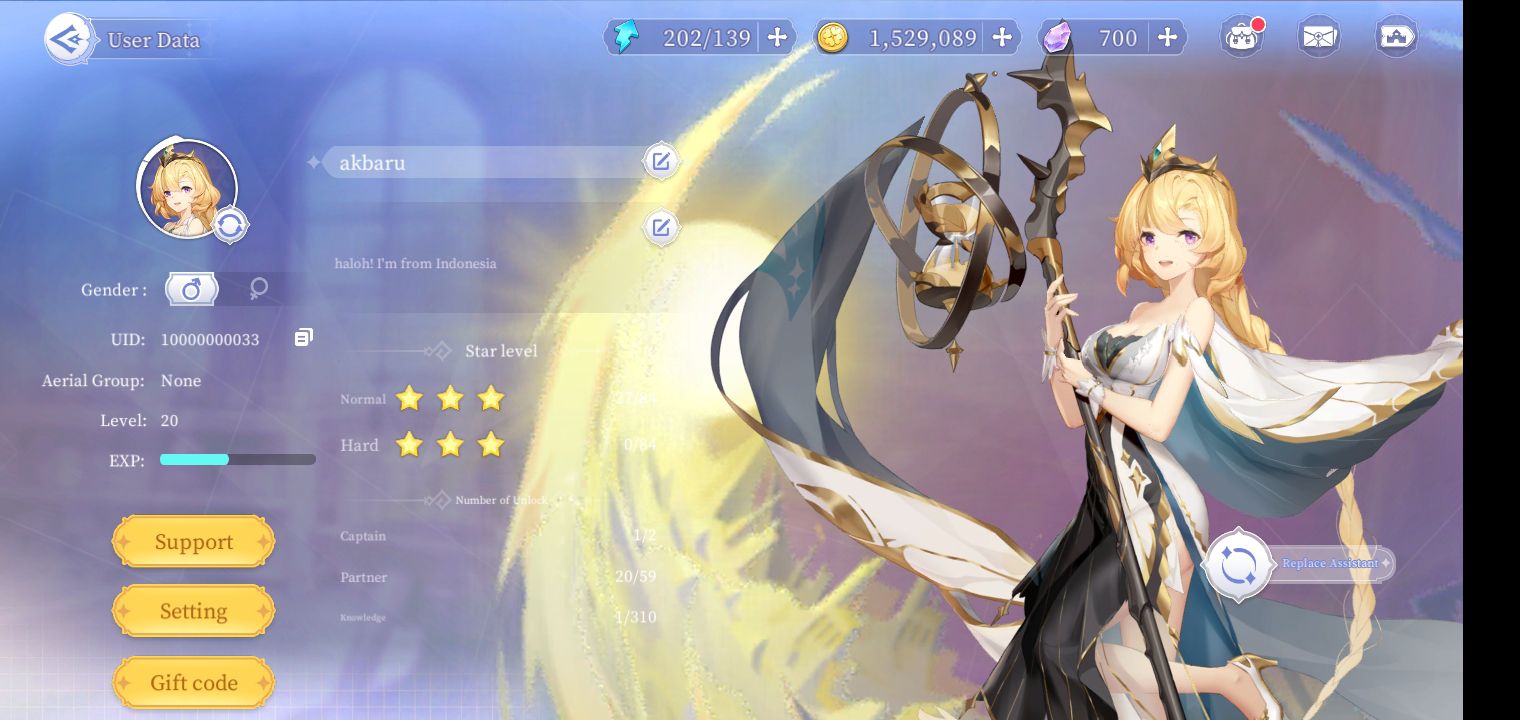Go back using the User Data arrow
The width and height of the screenshot is (1520, 720).
pos(68,39)
